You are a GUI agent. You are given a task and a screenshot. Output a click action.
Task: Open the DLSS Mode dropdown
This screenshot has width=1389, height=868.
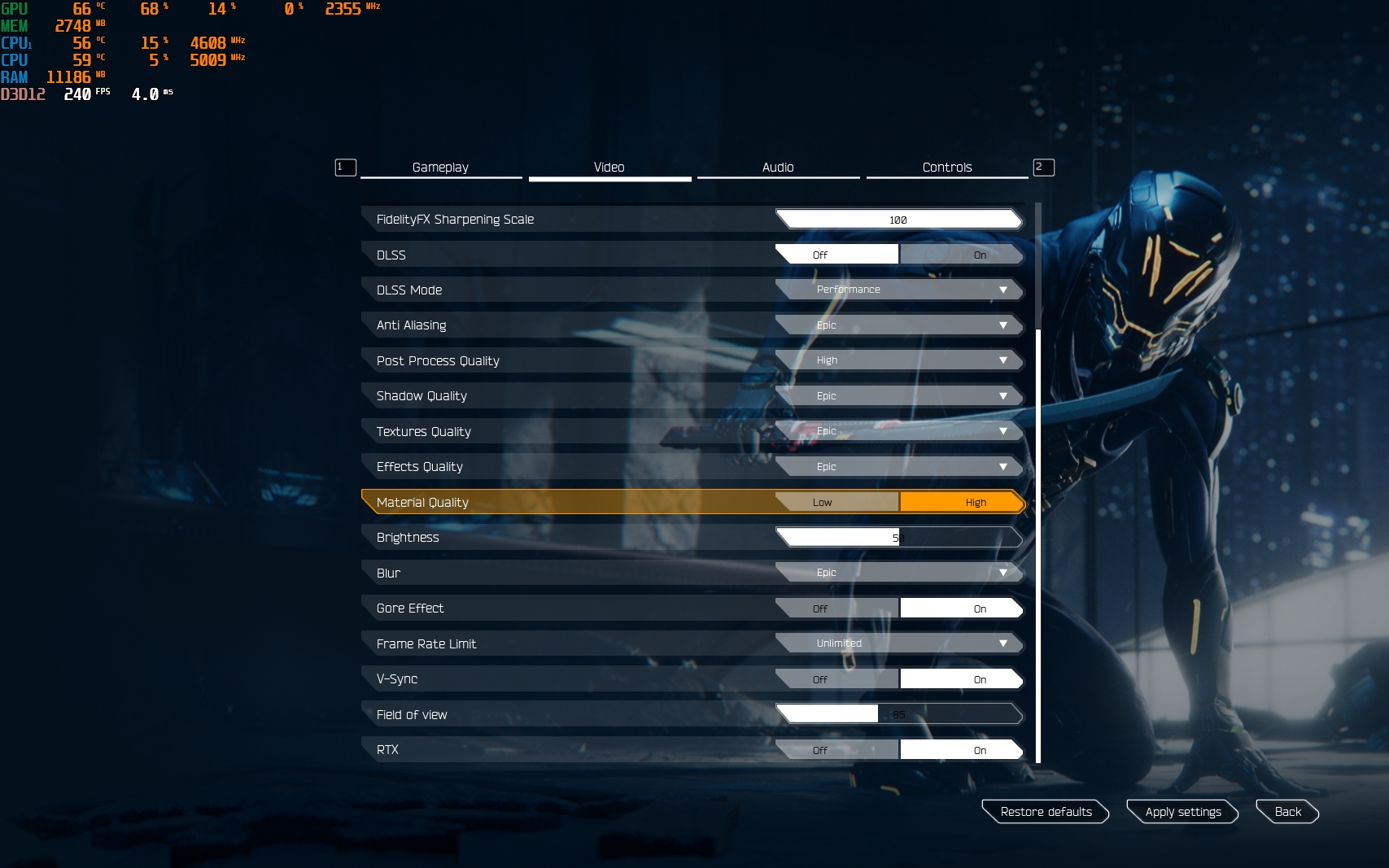pos(899,290)
